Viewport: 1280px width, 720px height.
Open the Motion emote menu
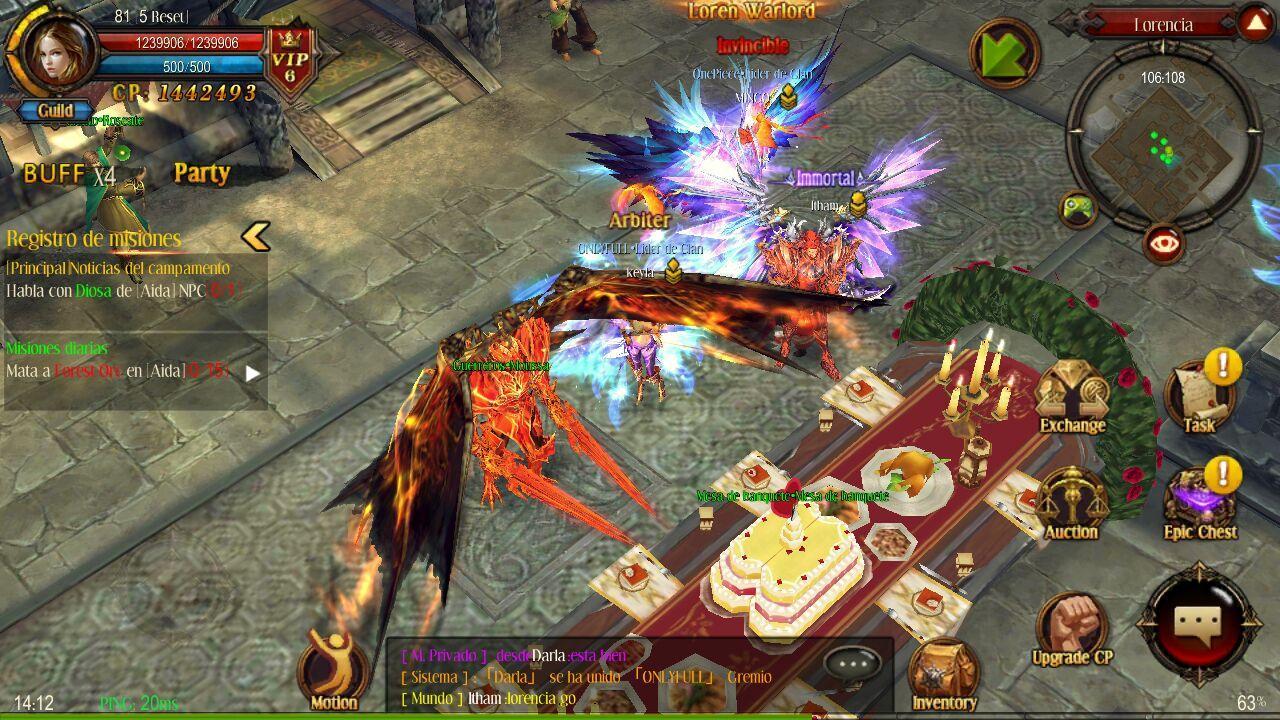click(333, 670)
